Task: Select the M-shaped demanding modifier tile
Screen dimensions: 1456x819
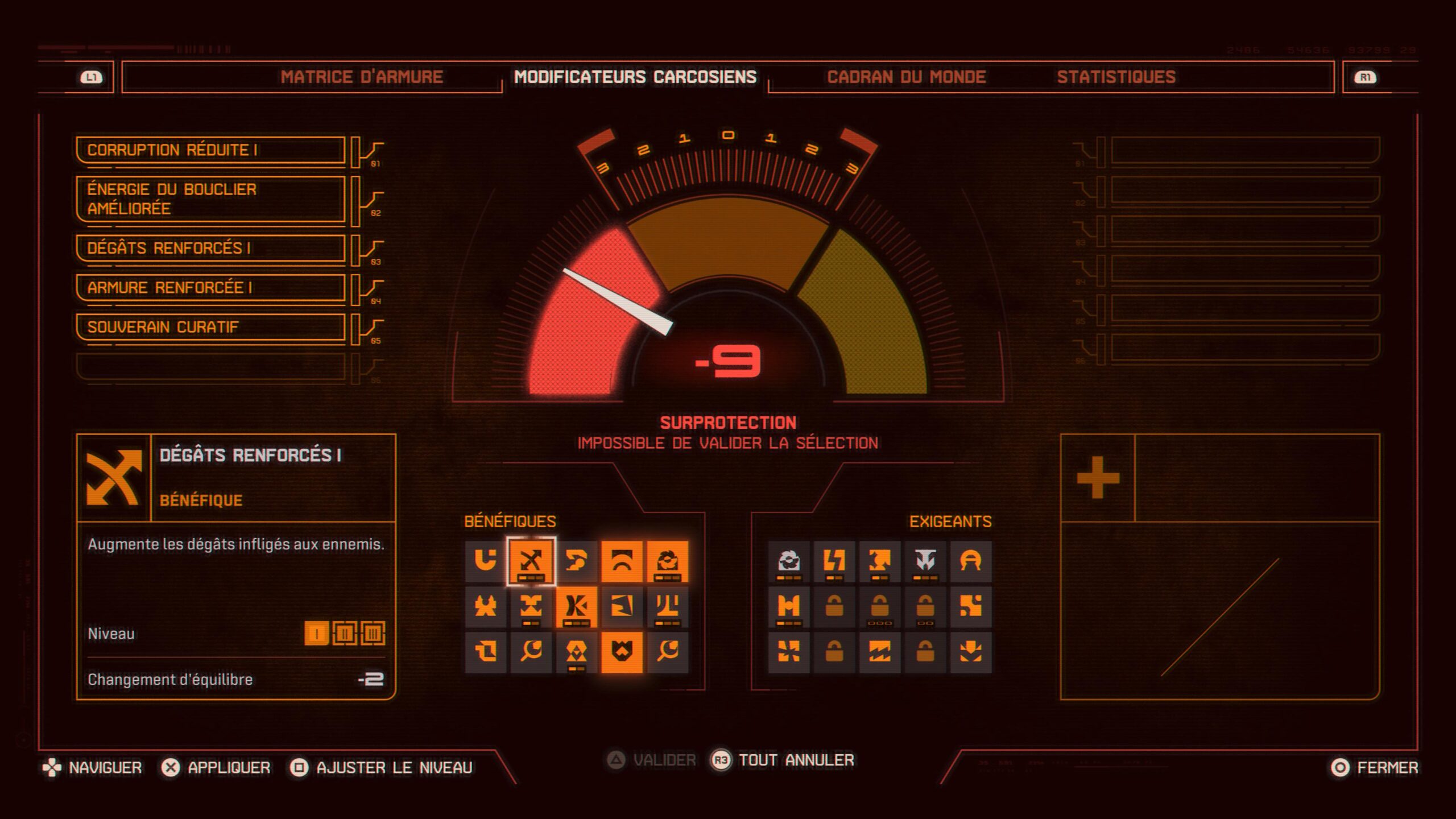Action: [x=788, y=607]
